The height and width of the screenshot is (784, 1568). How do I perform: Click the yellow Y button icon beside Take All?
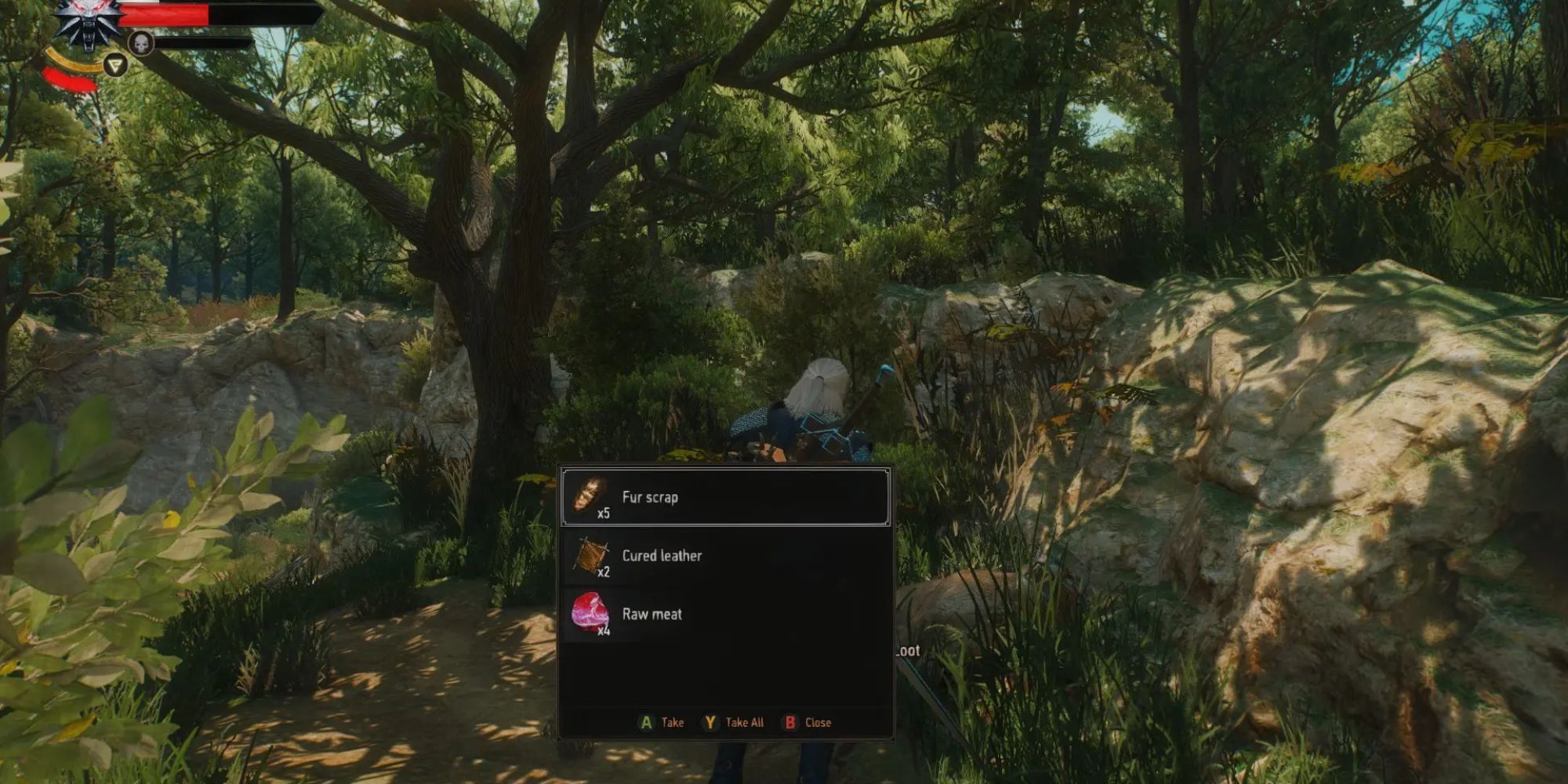pos(709,722)
